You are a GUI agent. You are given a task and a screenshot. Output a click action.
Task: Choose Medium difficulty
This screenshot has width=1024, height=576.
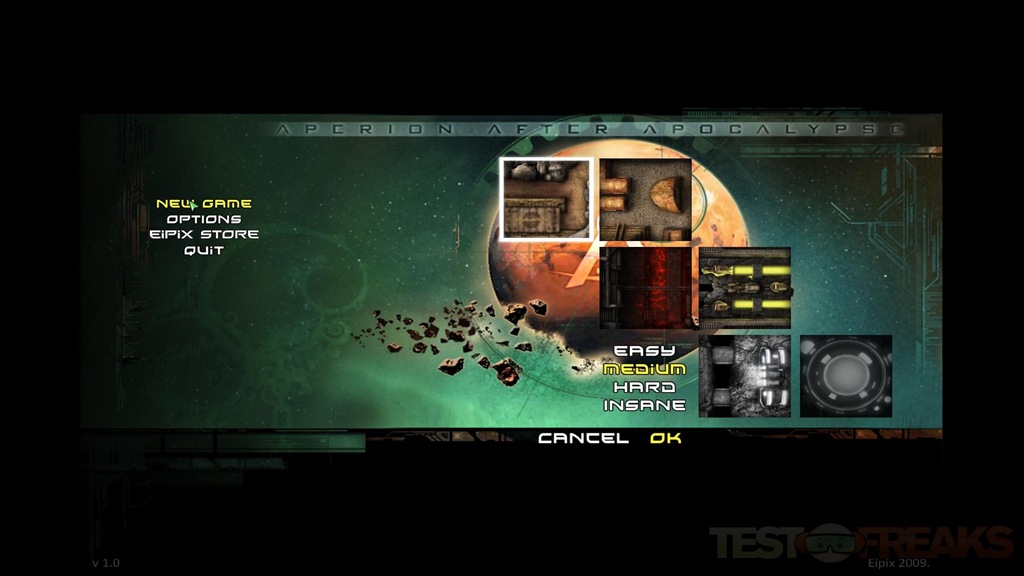coord(644,369)
